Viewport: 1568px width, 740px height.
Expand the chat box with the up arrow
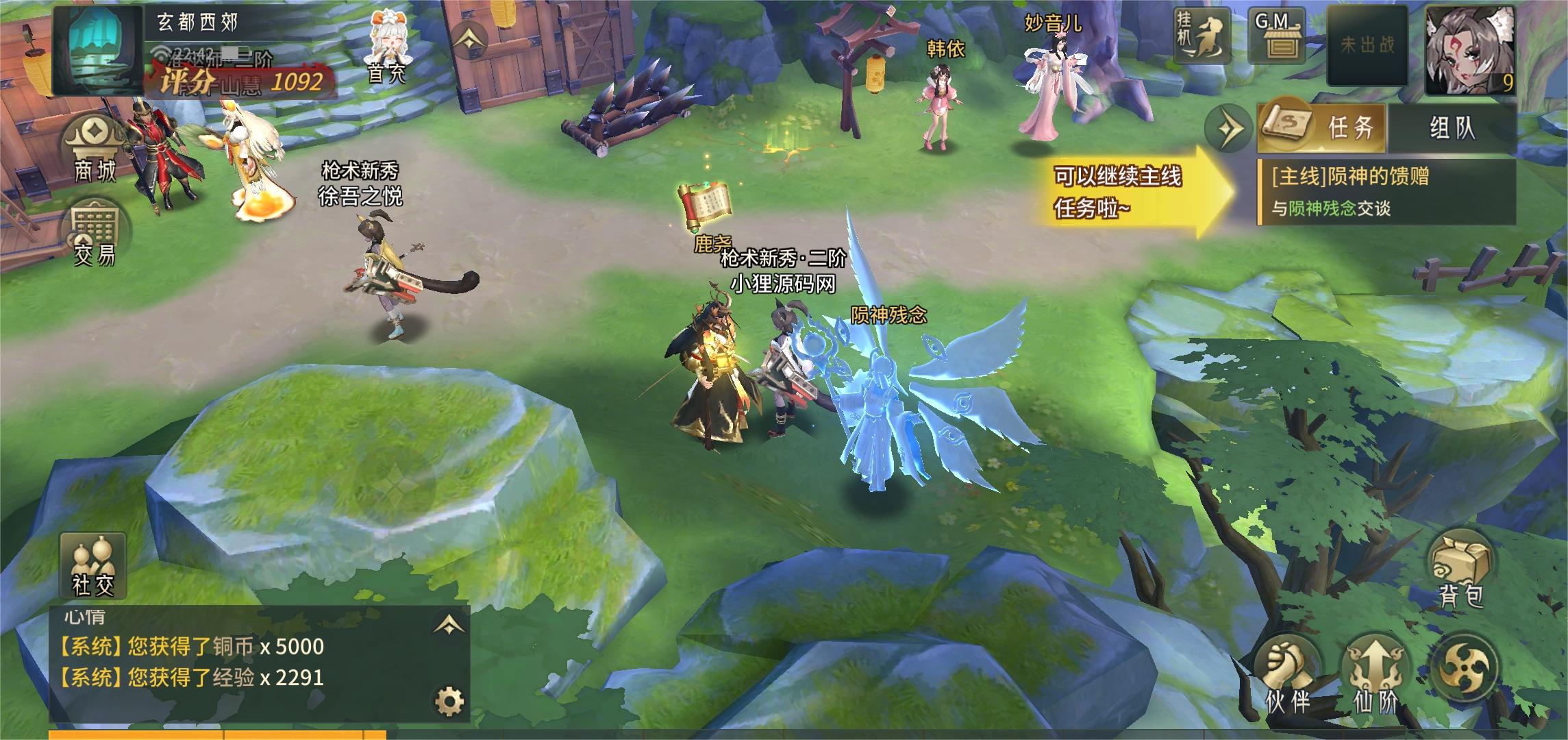coord(449,624)
